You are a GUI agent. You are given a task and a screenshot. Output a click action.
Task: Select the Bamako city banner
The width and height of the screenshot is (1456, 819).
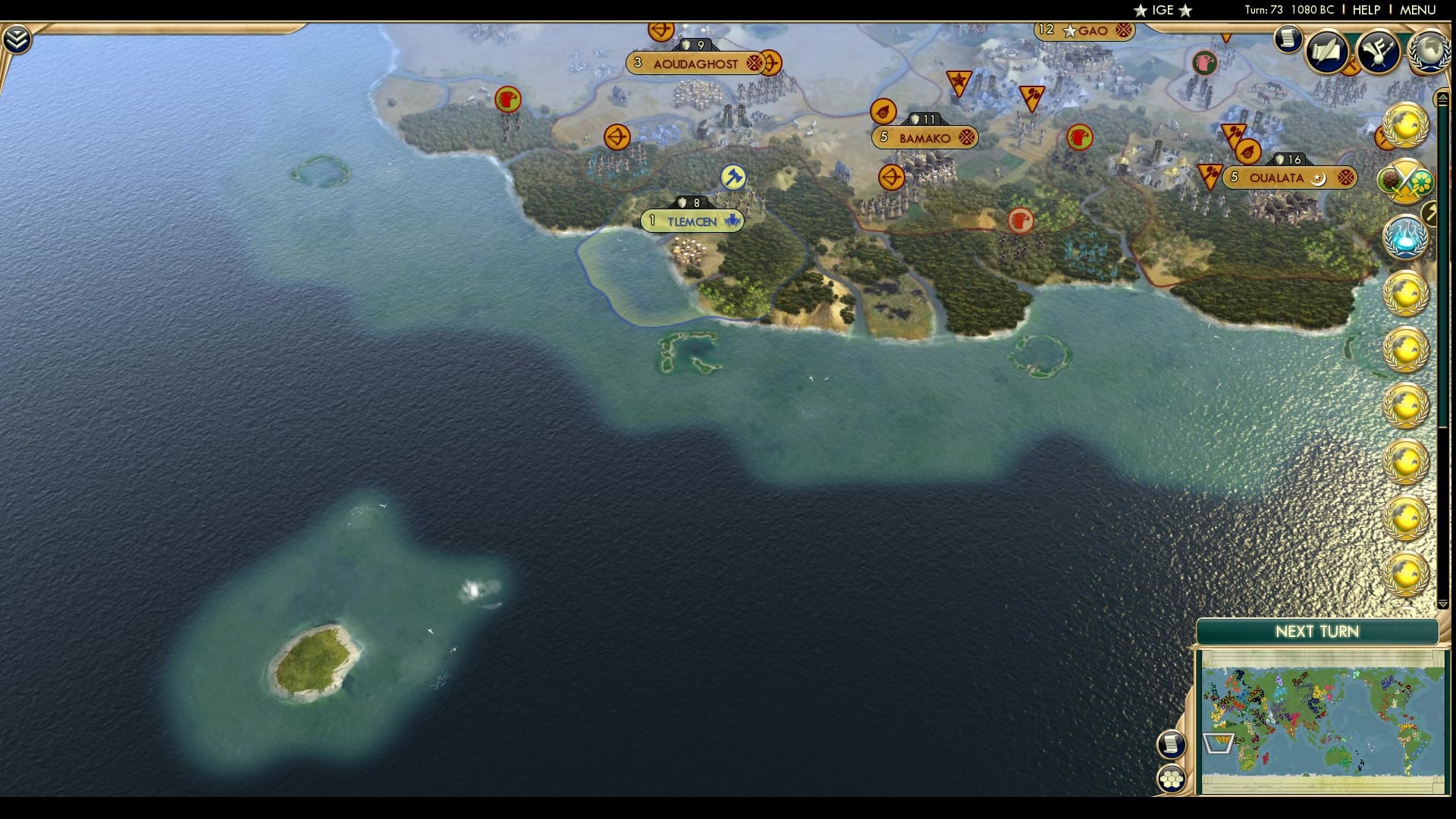[924, 137]
